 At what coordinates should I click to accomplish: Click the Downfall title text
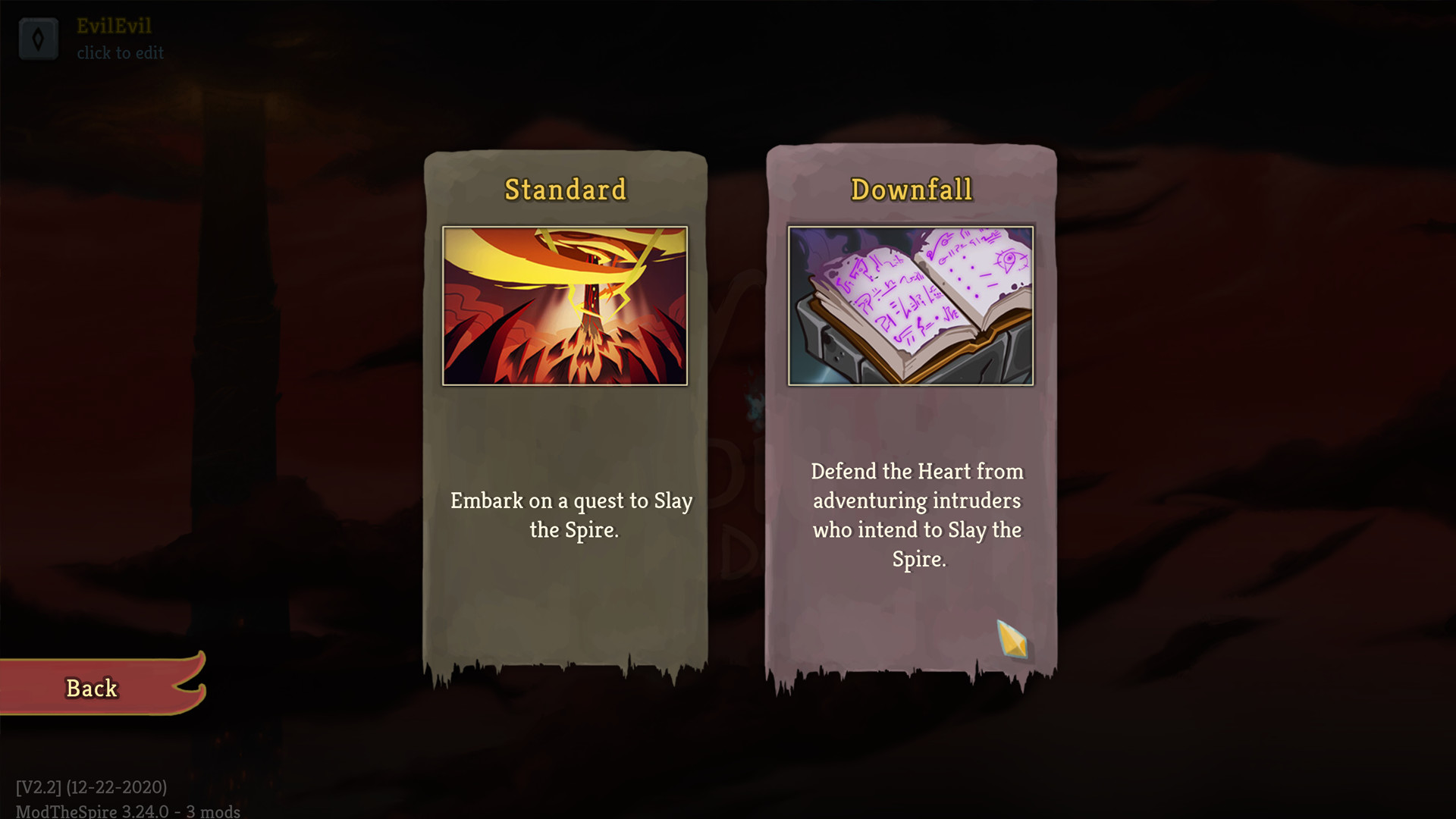[x=912, y=190]
